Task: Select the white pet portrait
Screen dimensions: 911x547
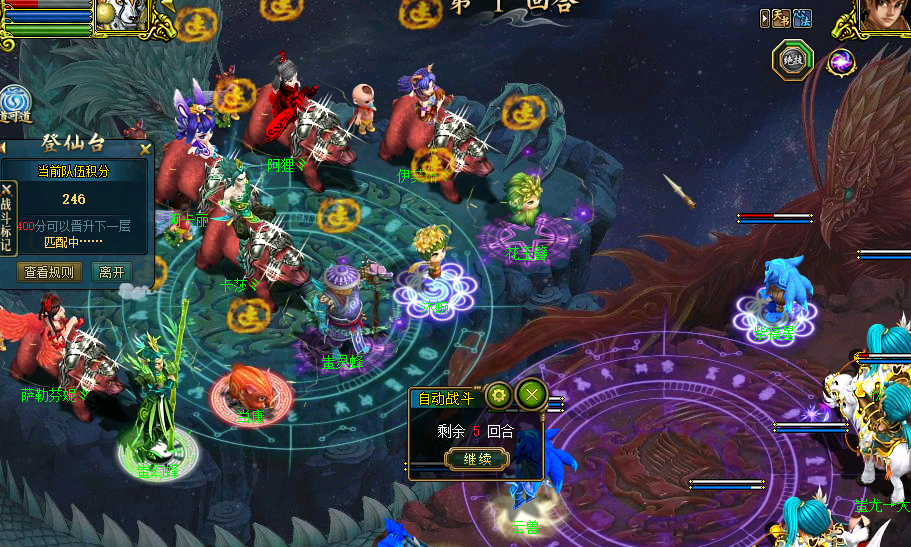Action: click(122, 14)
